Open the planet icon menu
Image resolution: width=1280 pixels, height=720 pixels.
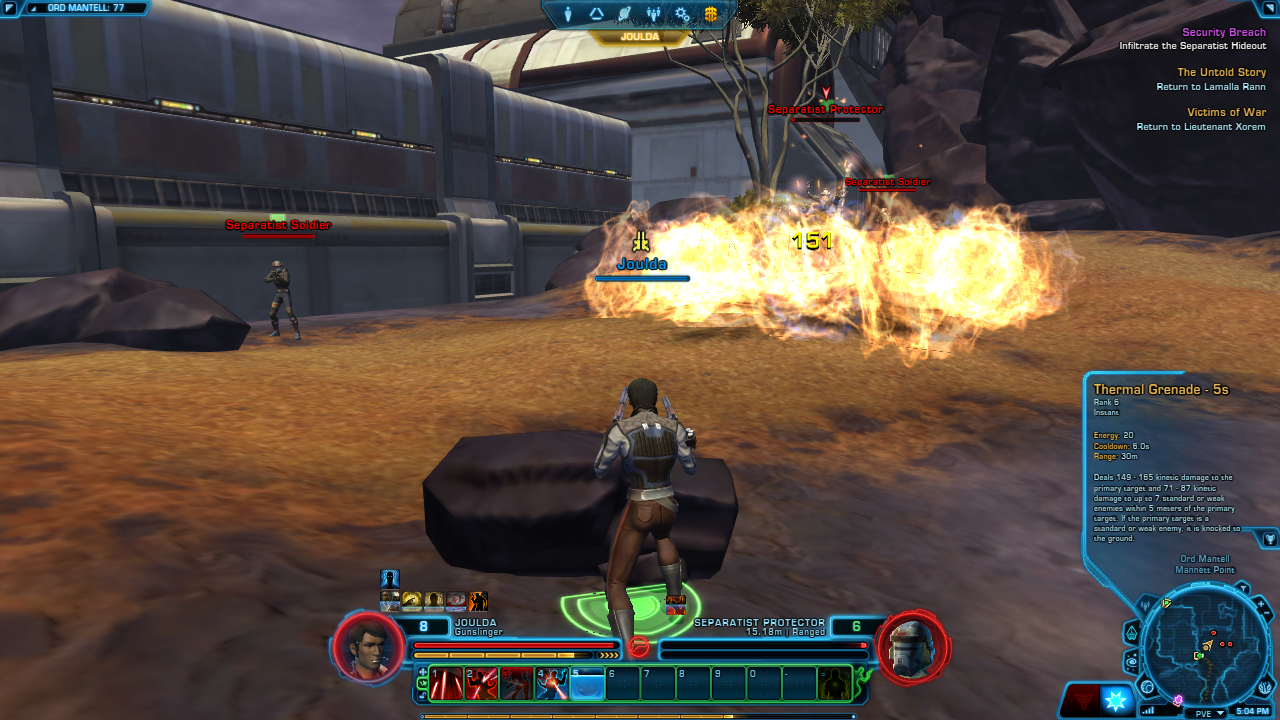[x=625, y=14]
